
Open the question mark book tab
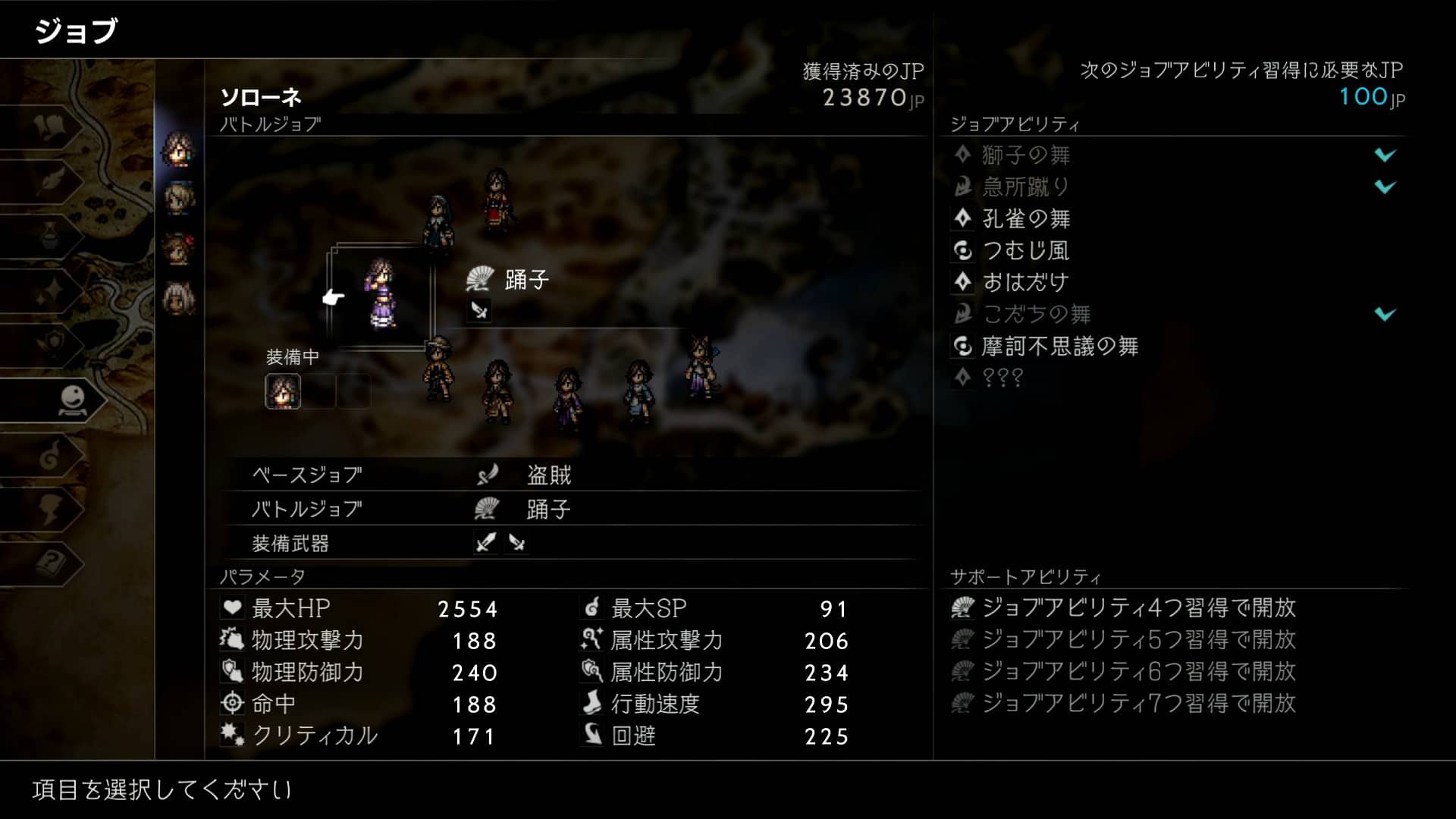52,563
